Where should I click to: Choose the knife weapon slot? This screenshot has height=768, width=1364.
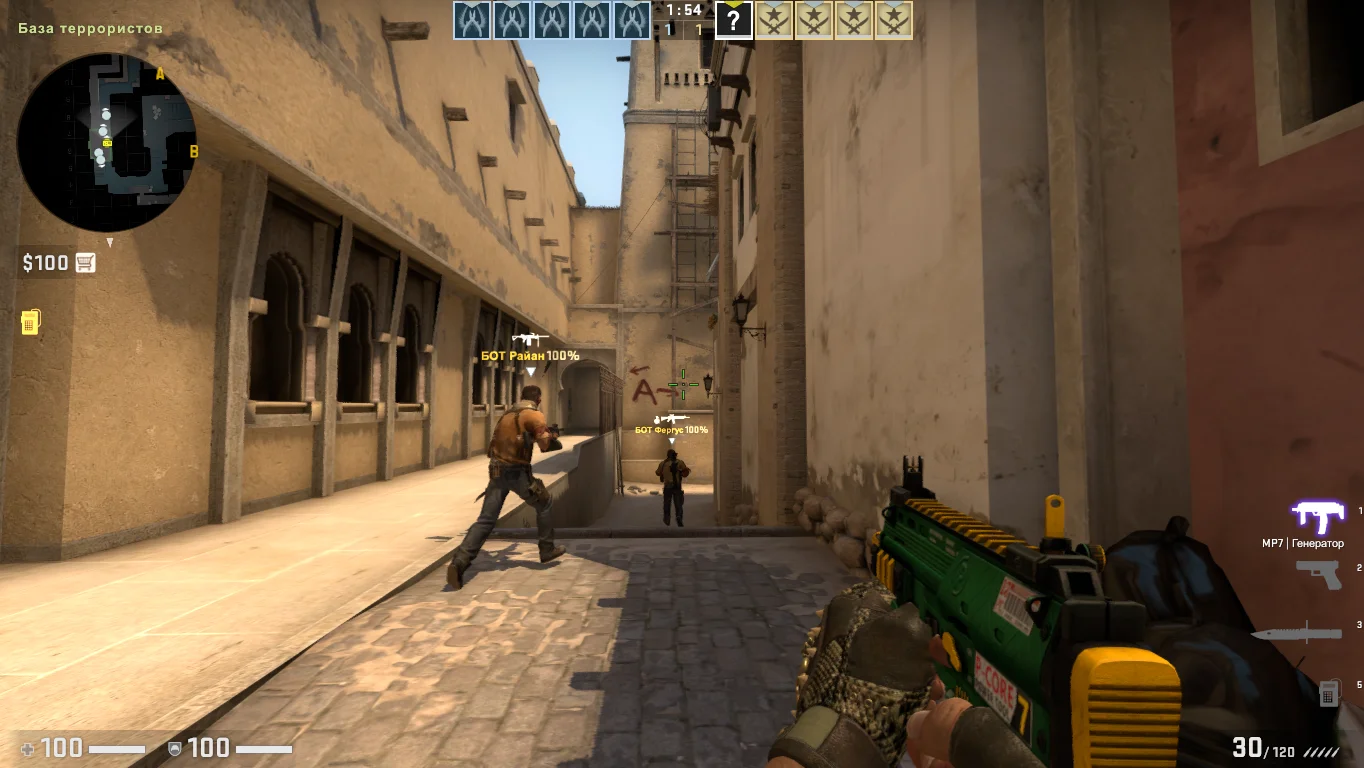[x=1295, y=632]
